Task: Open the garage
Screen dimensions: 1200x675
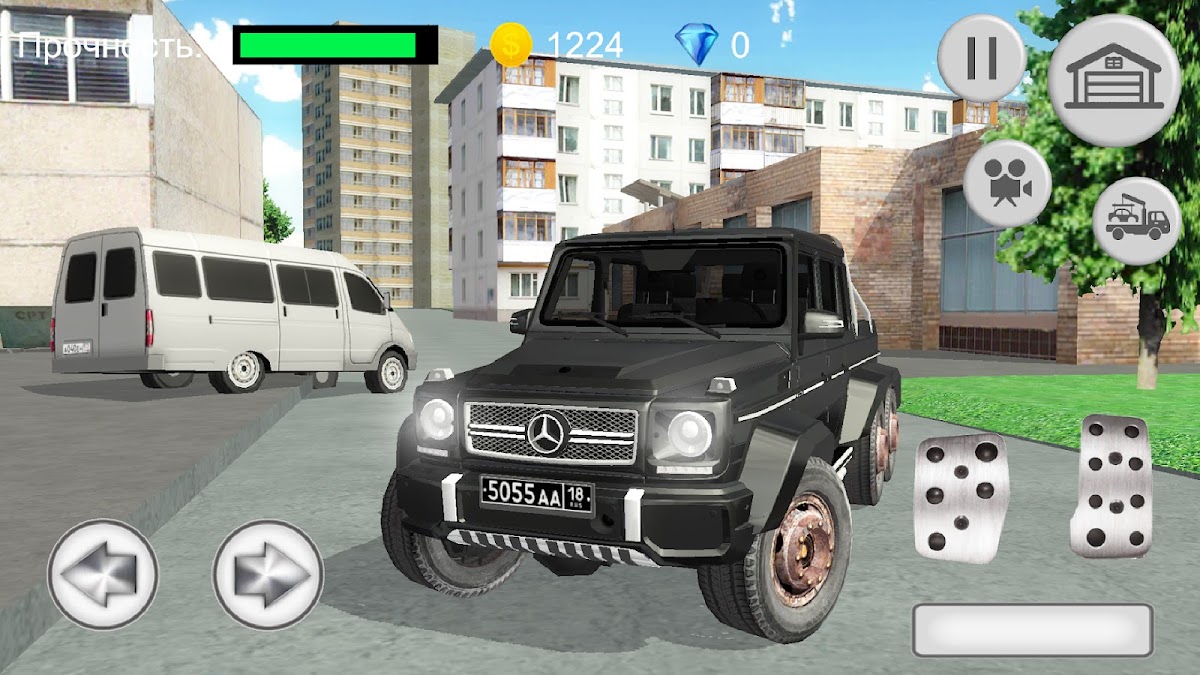Action: click(1114, 80)
